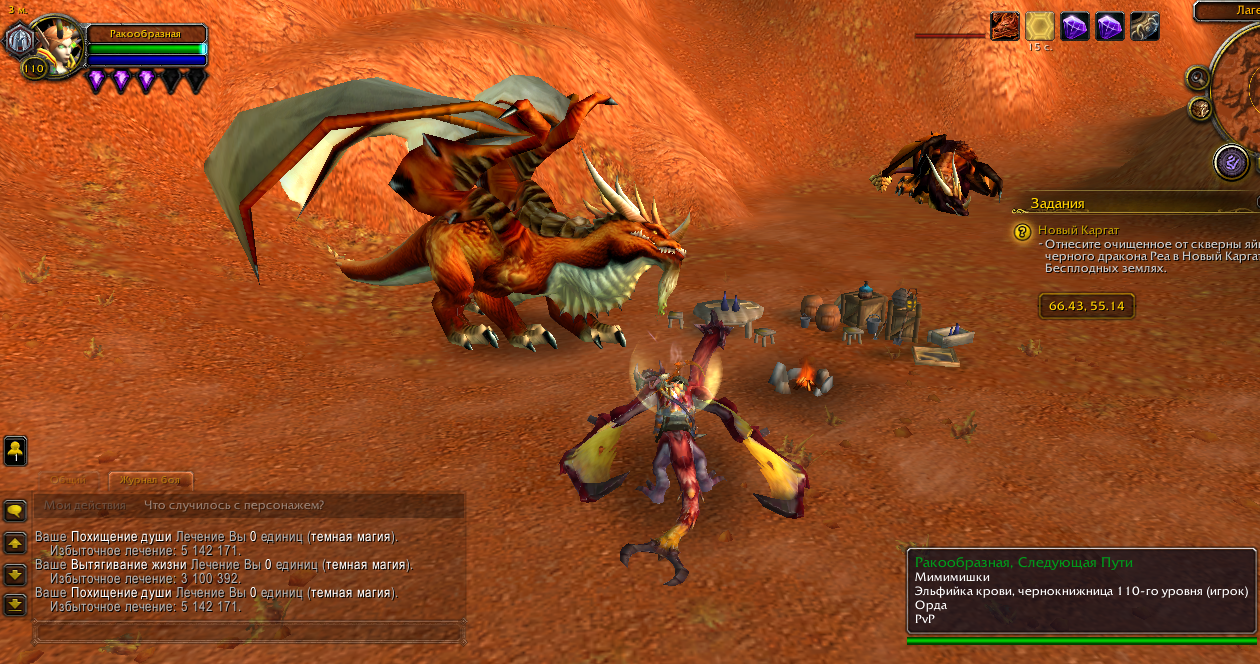Open the round bag-like minimap button

click(x=1200, y=108)
